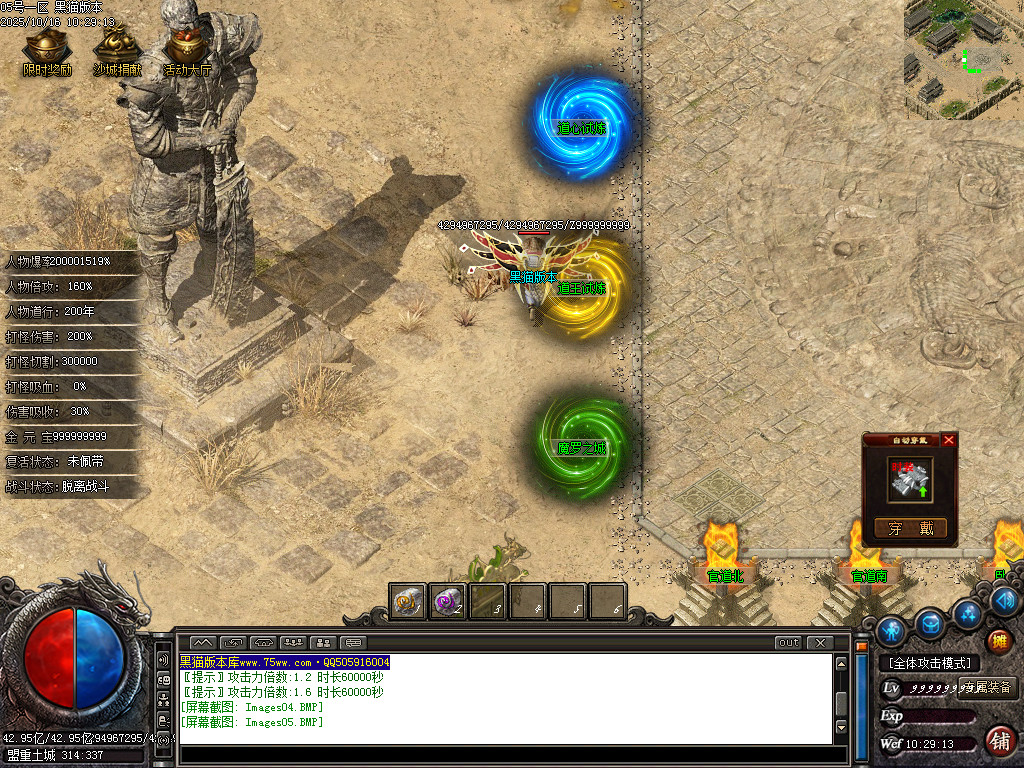Click the blue bag round button
Screen dimensions: 1024x768
(931, 623)
